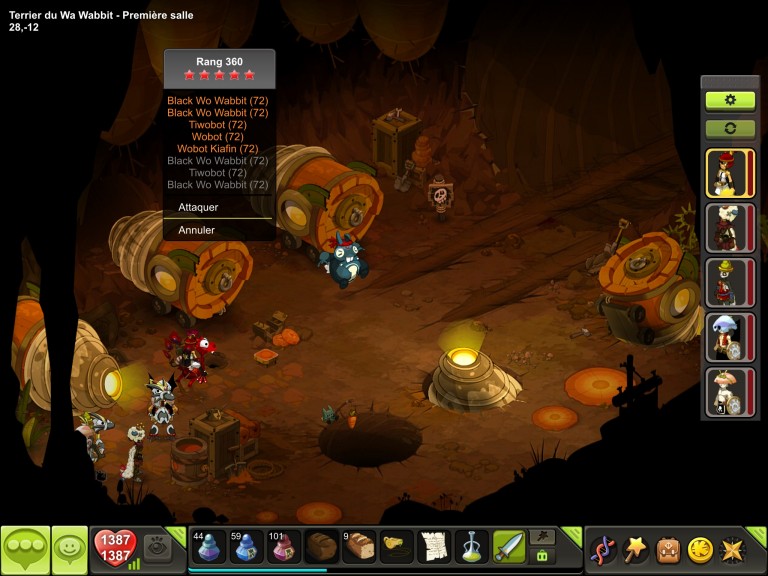Select the red-haired character portrait
The image size is (768, 576).
730,173
